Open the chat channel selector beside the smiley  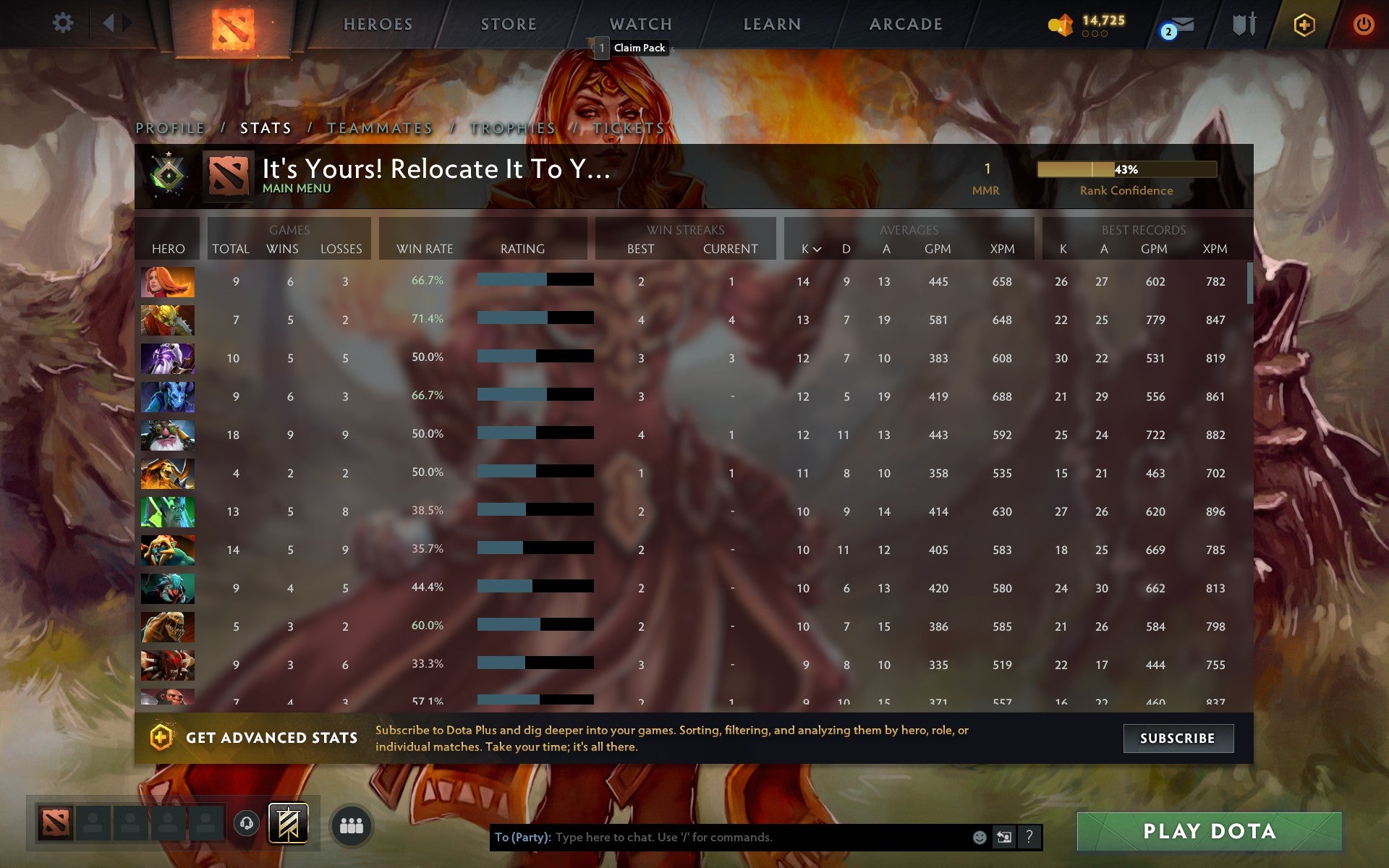(1004, 838)
